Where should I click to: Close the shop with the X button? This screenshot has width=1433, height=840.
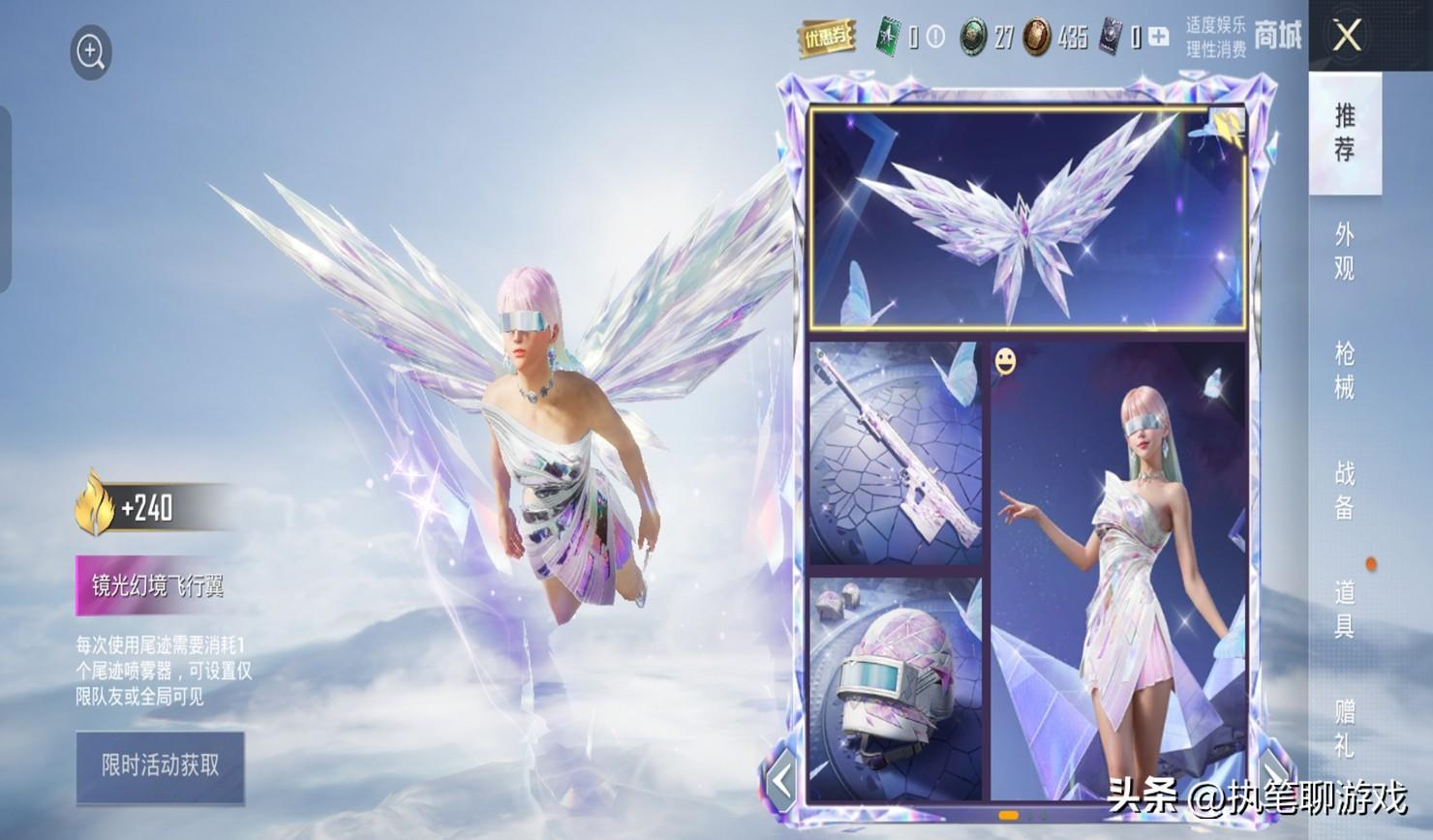tap(1347, 37)
